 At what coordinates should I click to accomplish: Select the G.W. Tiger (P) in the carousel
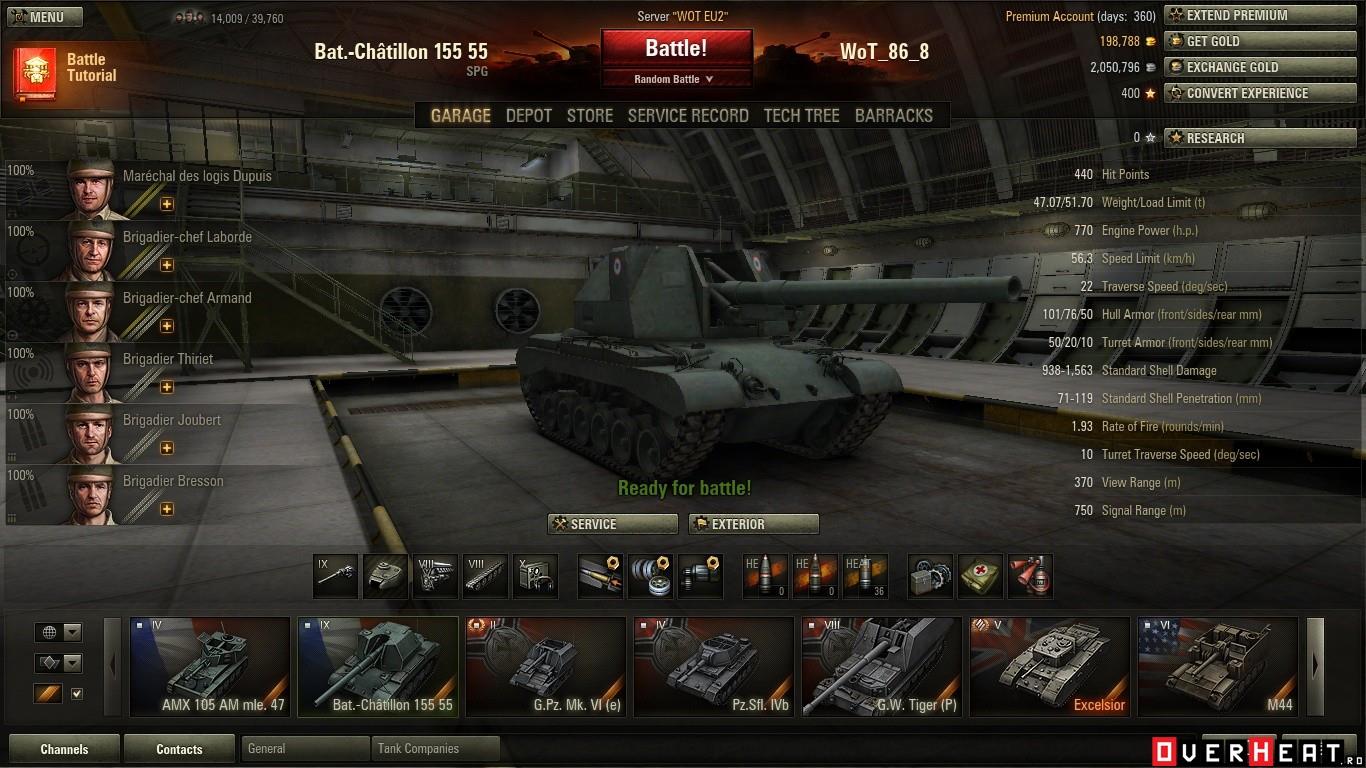tap(881, 666)
